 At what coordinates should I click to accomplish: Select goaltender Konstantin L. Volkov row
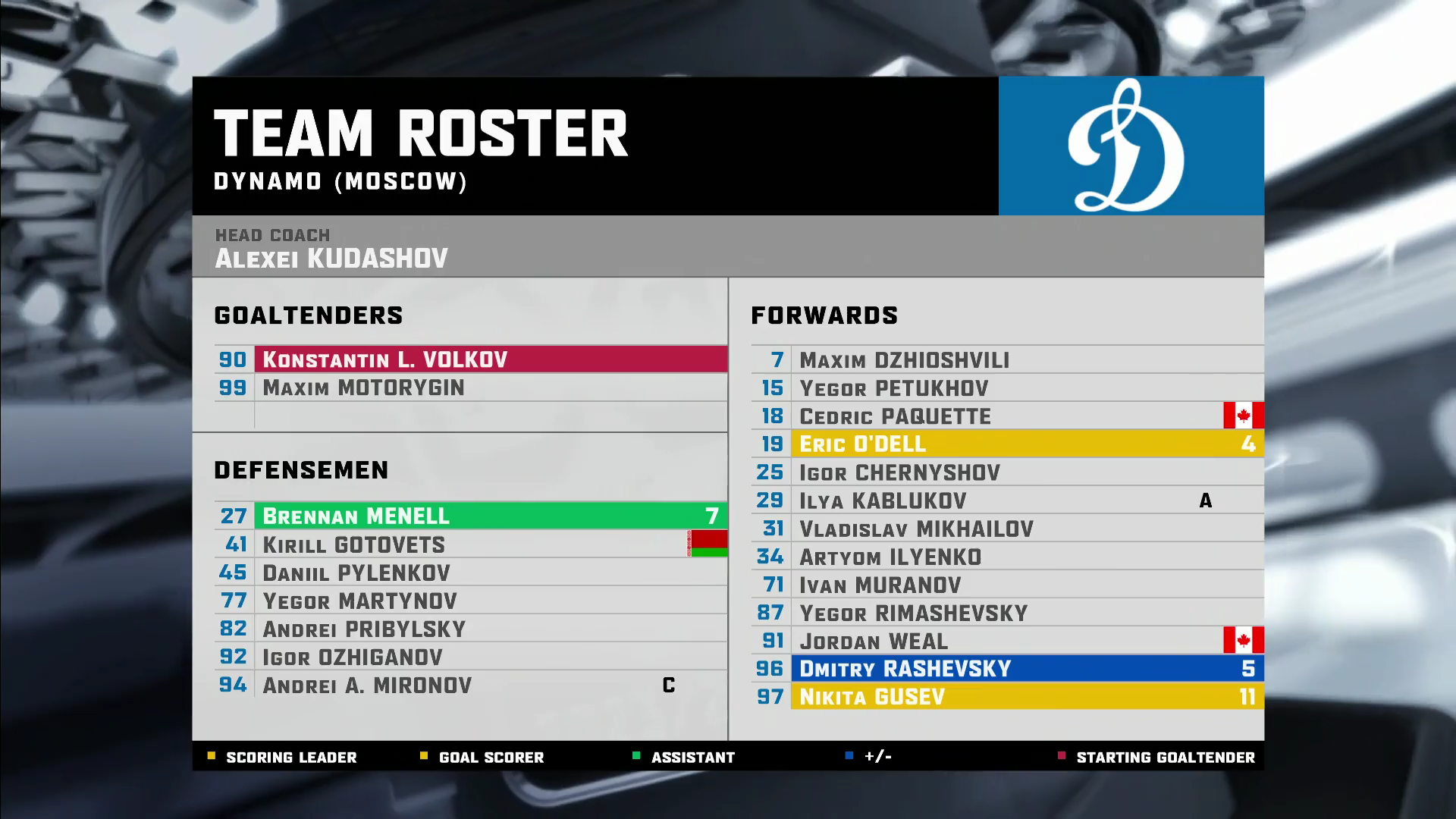tap(470, 359)
